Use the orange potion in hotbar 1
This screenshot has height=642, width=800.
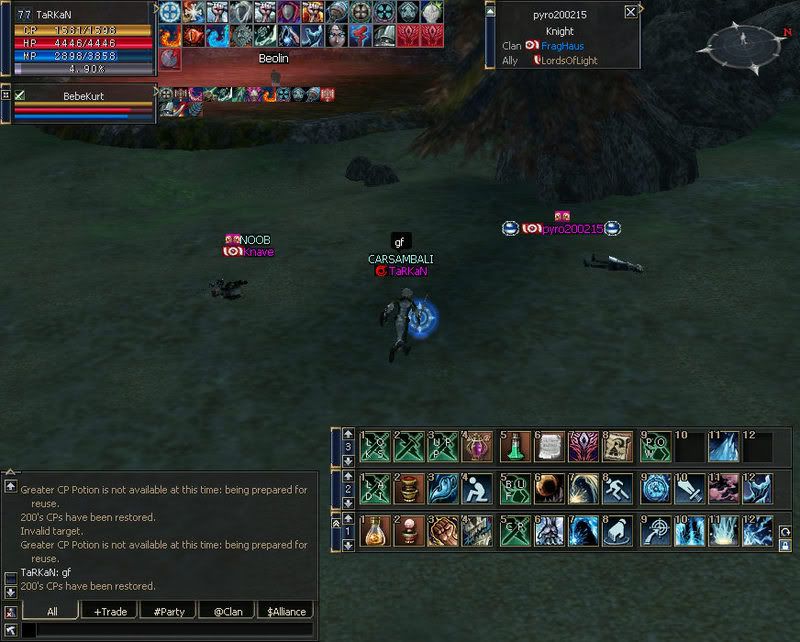[x=374, y=530]
